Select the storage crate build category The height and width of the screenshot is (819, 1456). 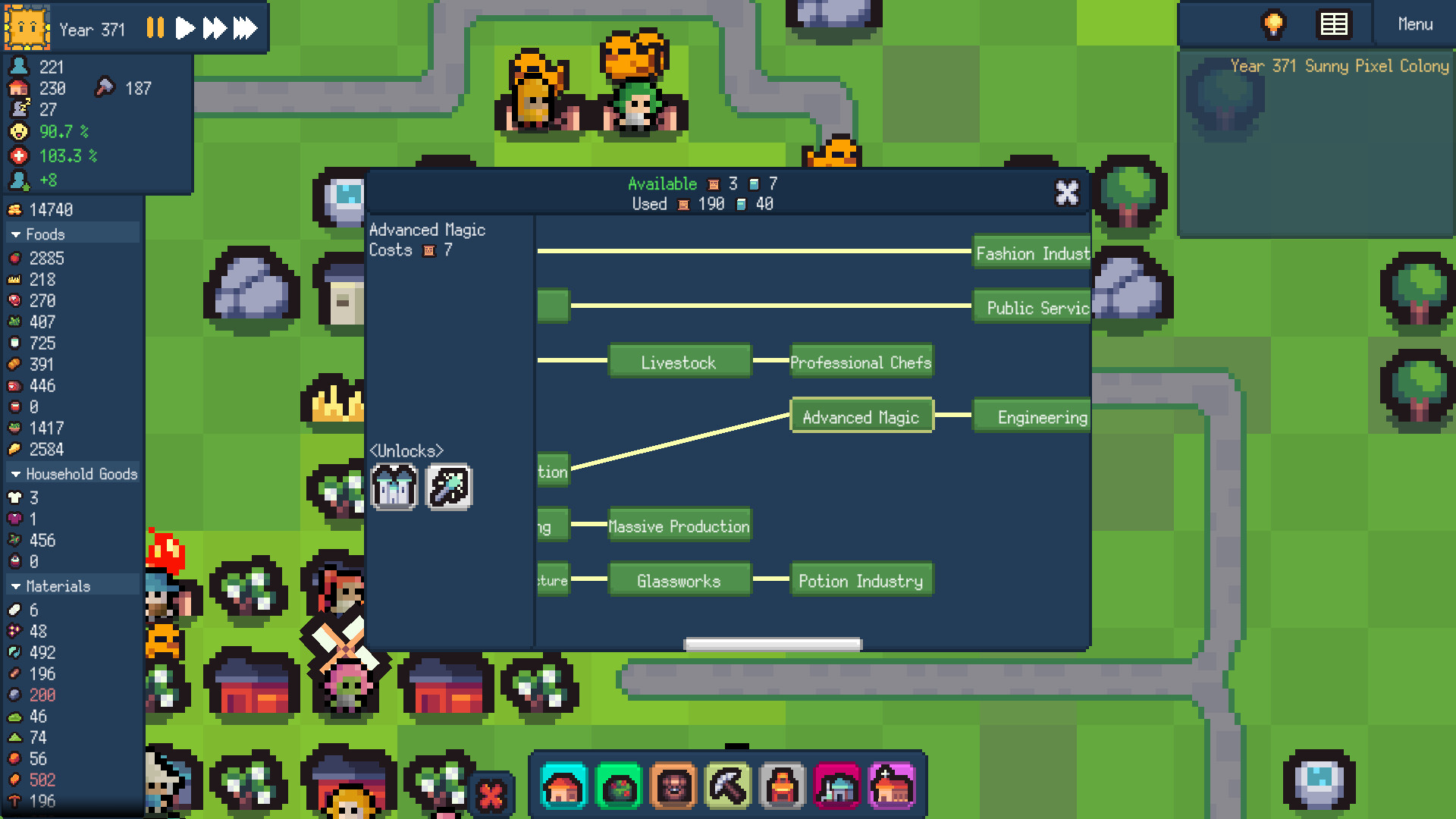(673, 786)
